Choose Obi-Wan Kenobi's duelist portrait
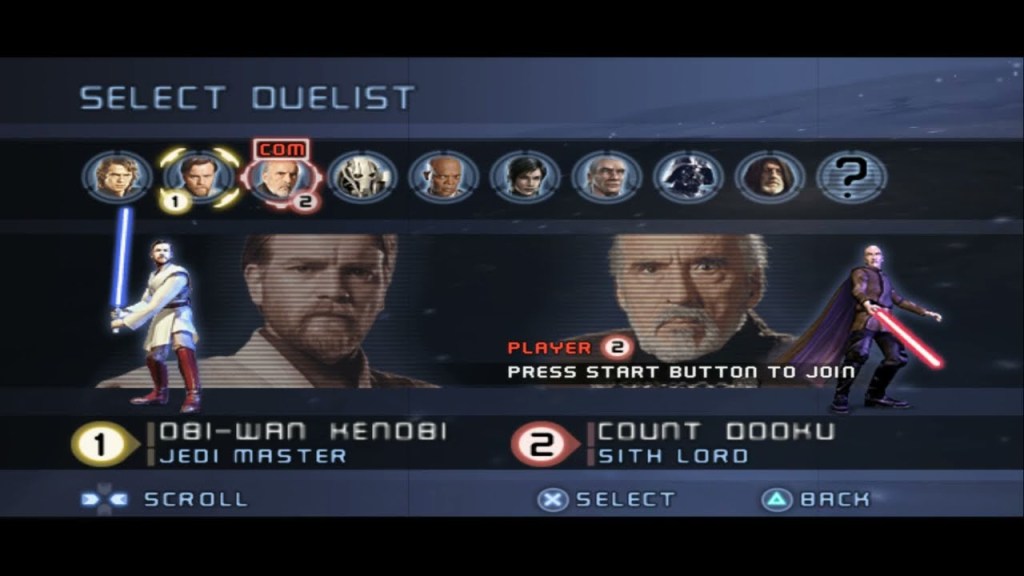Image resolution: width=1024 pixels, height=576 pixels. [199, 178]
